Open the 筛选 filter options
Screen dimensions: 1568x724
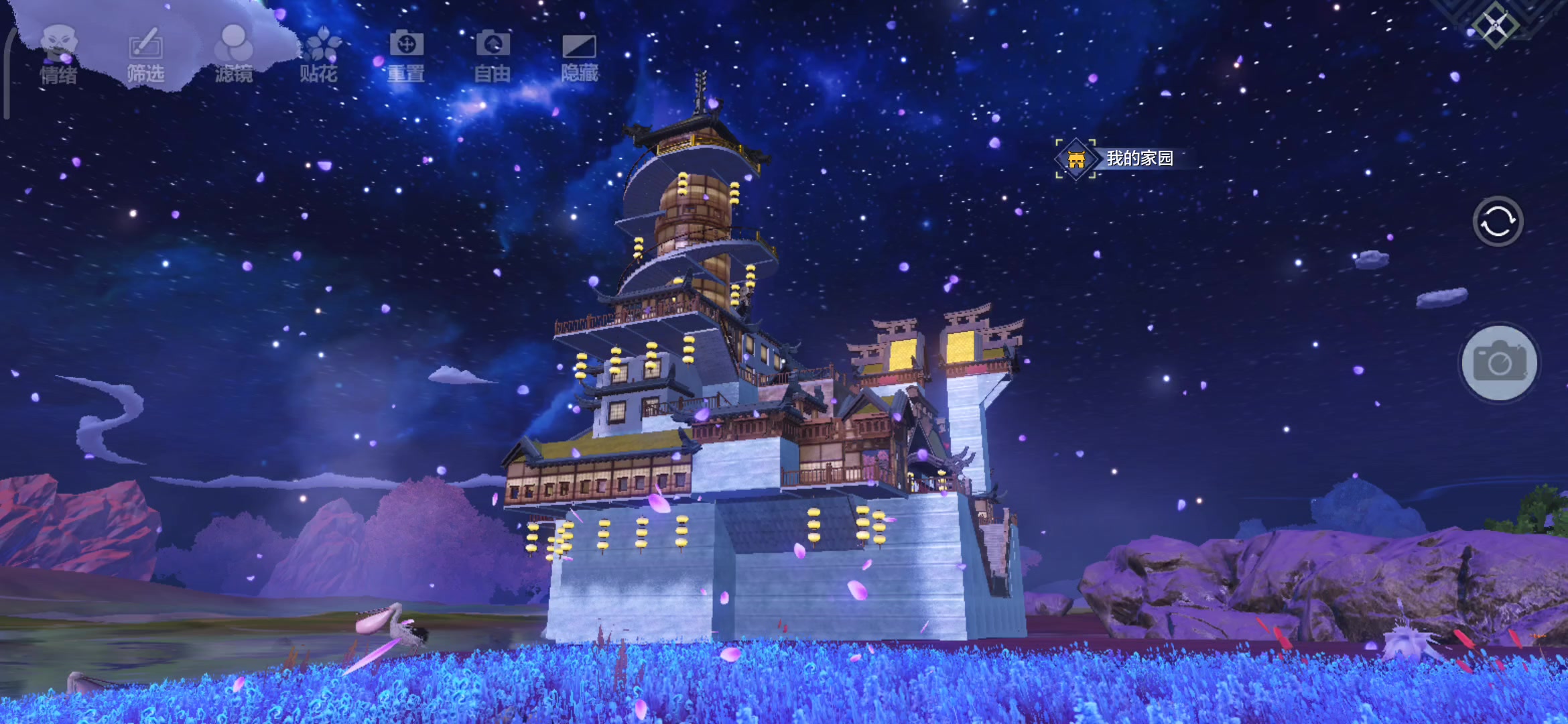(145, 55)
